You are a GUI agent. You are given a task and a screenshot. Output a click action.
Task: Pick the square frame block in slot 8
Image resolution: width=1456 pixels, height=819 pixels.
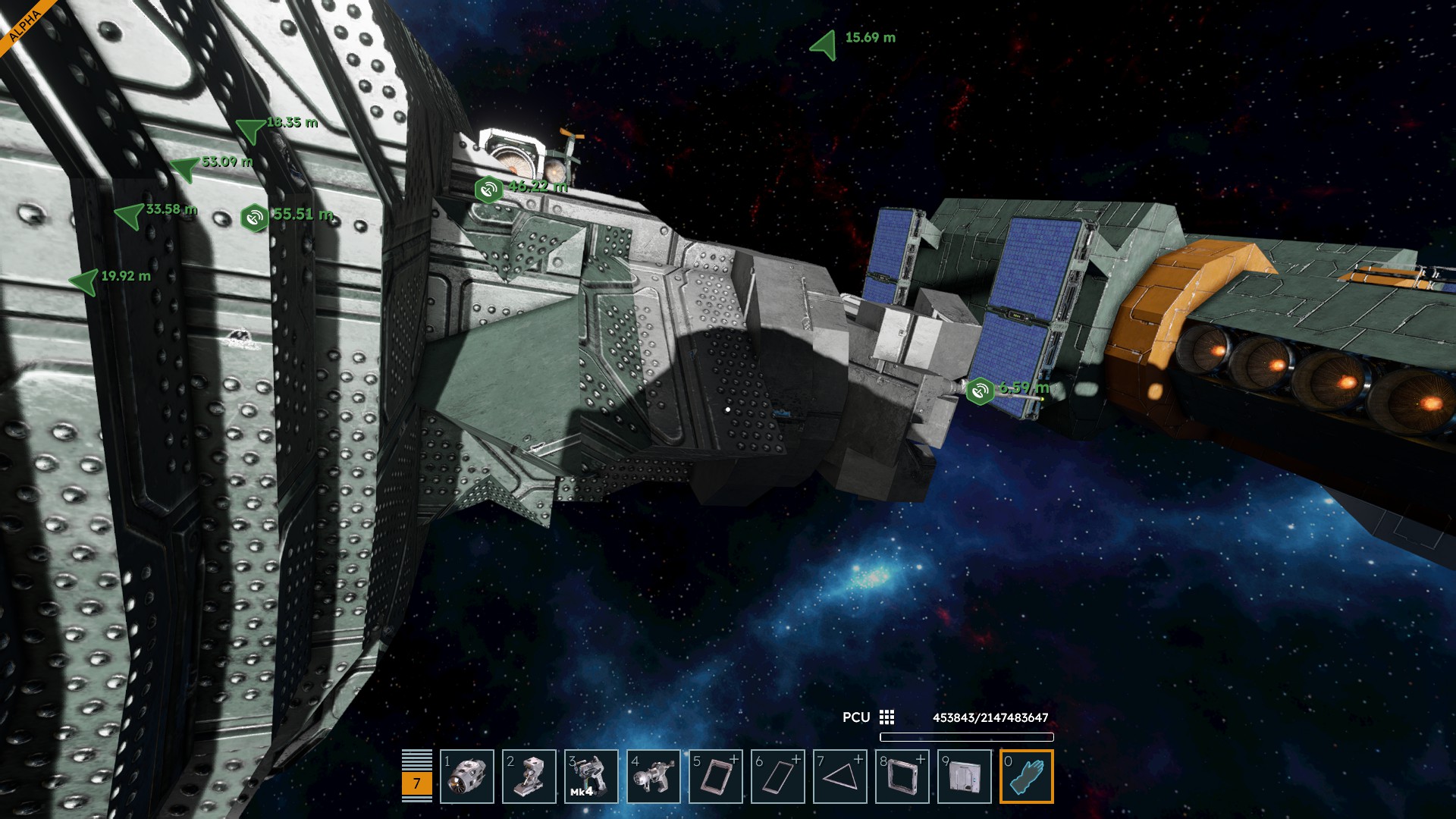pos(902,777)
